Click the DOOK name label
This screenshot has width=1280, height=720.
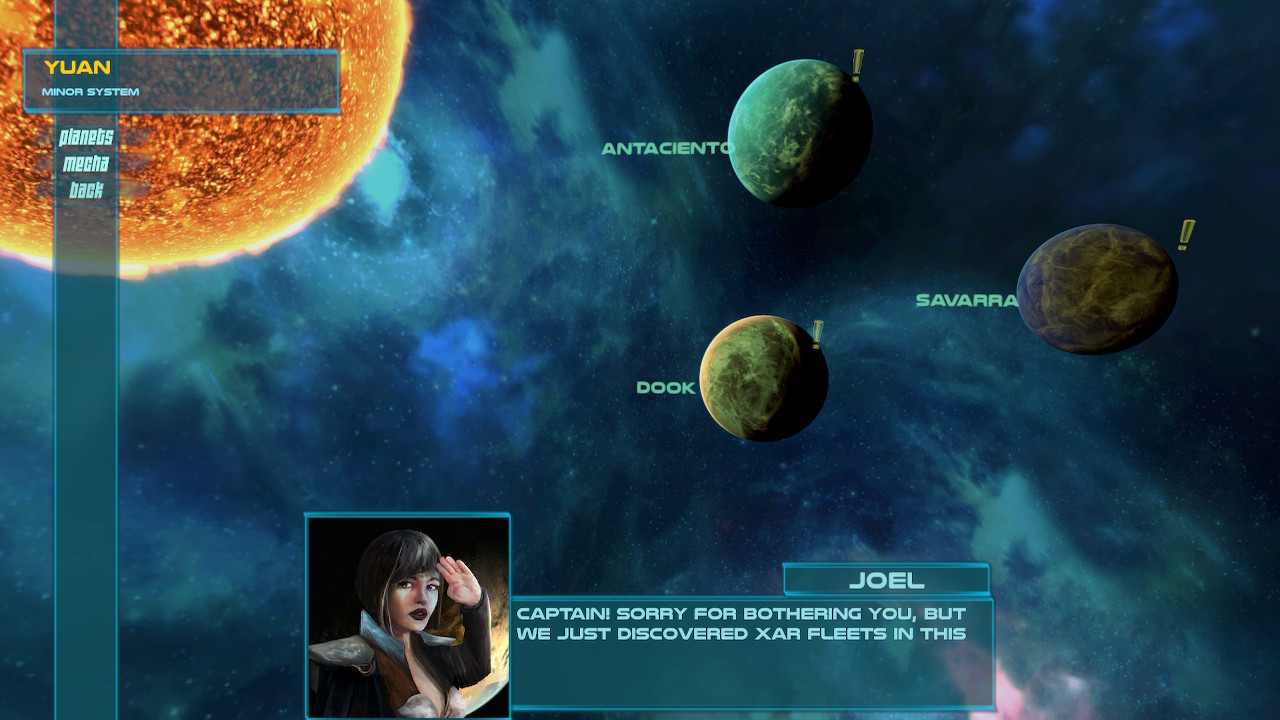coord(665,387)
